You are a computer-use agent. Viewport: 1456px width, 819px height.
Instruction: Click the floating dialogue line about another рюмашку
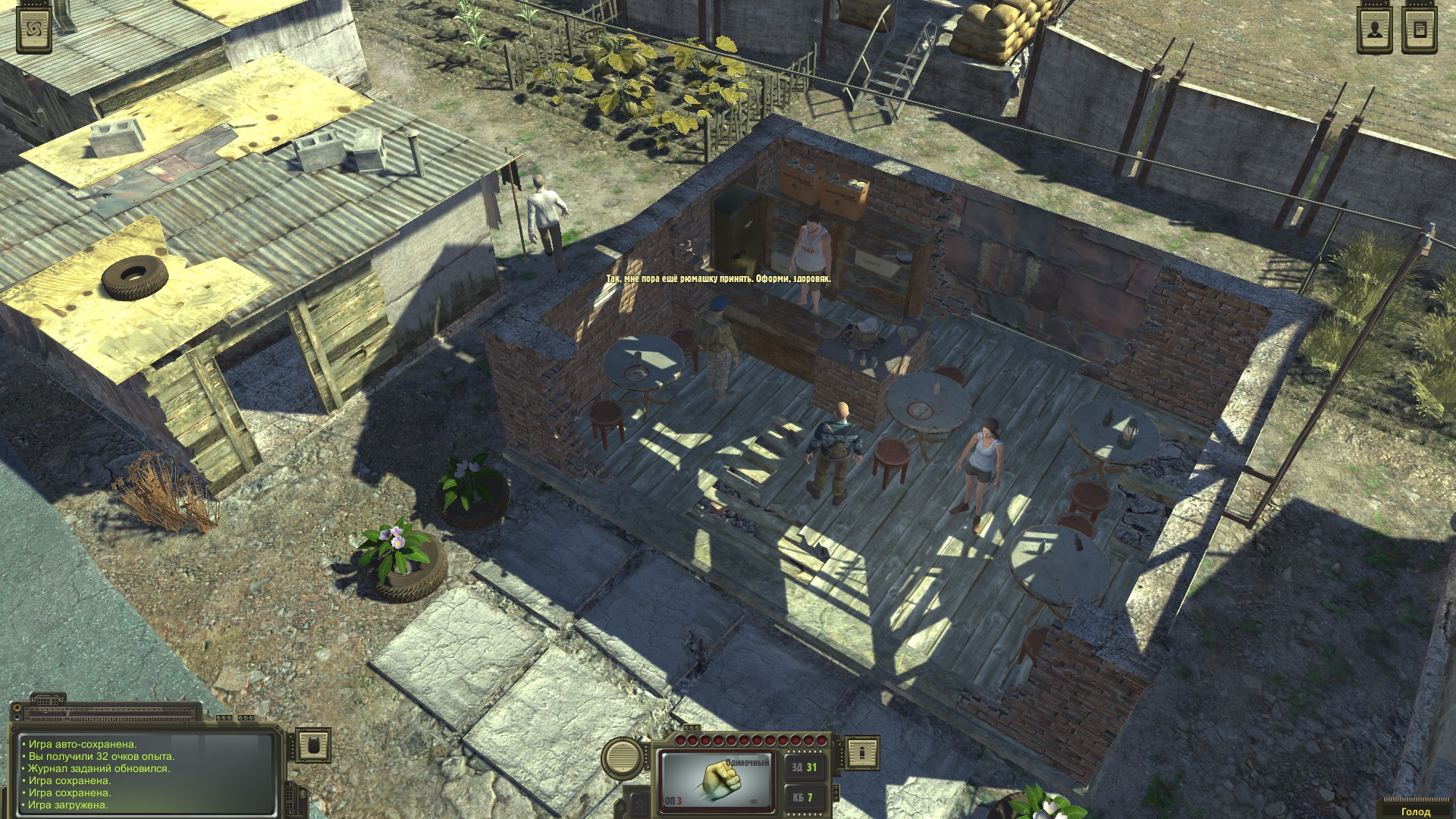pos(719,279)
